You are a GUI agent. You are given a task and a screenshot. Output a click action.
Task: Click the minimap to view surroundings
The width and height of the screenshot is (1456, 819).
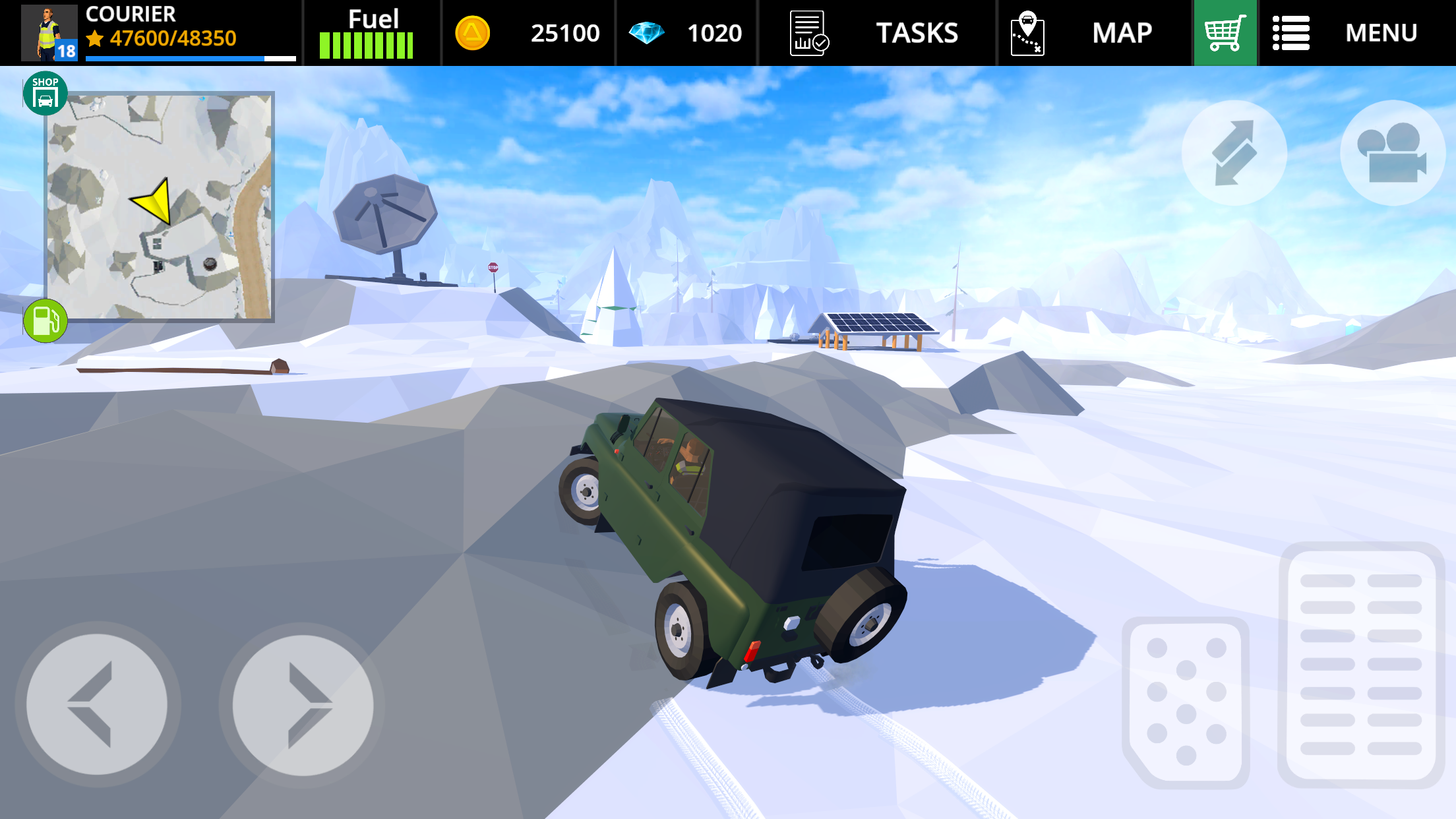[x=160, y=208]
